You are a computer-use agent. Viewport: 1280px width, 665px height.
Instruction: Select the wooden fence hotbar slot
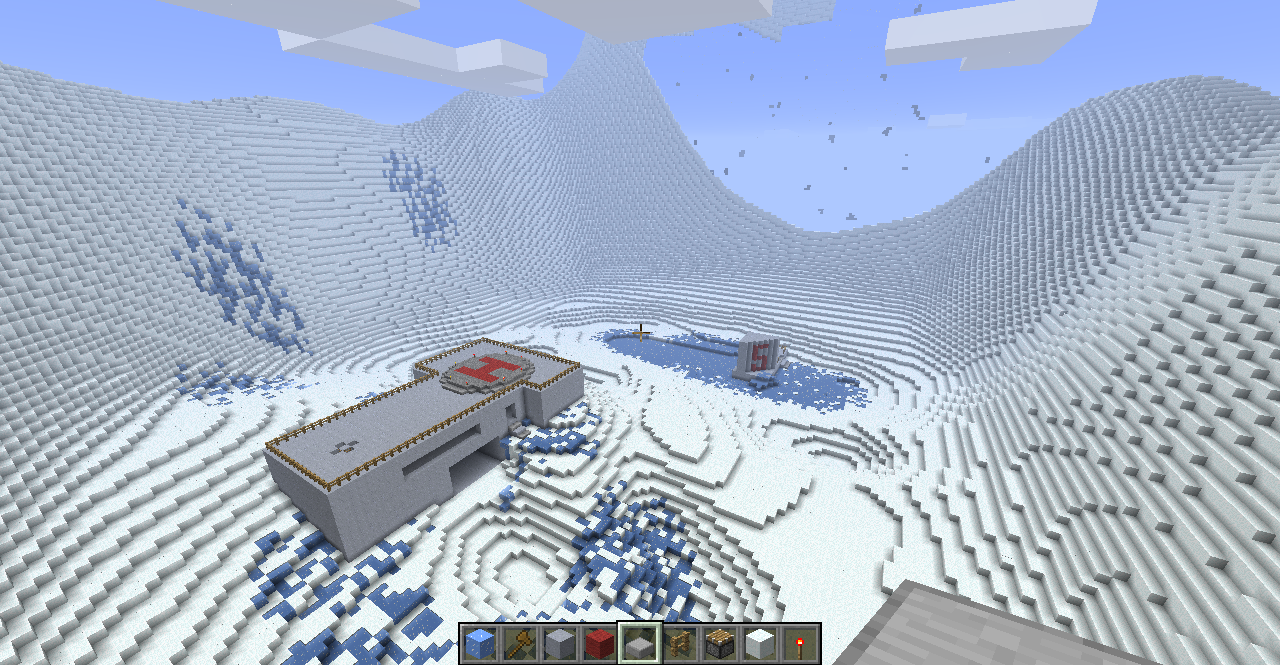[680, 643]
